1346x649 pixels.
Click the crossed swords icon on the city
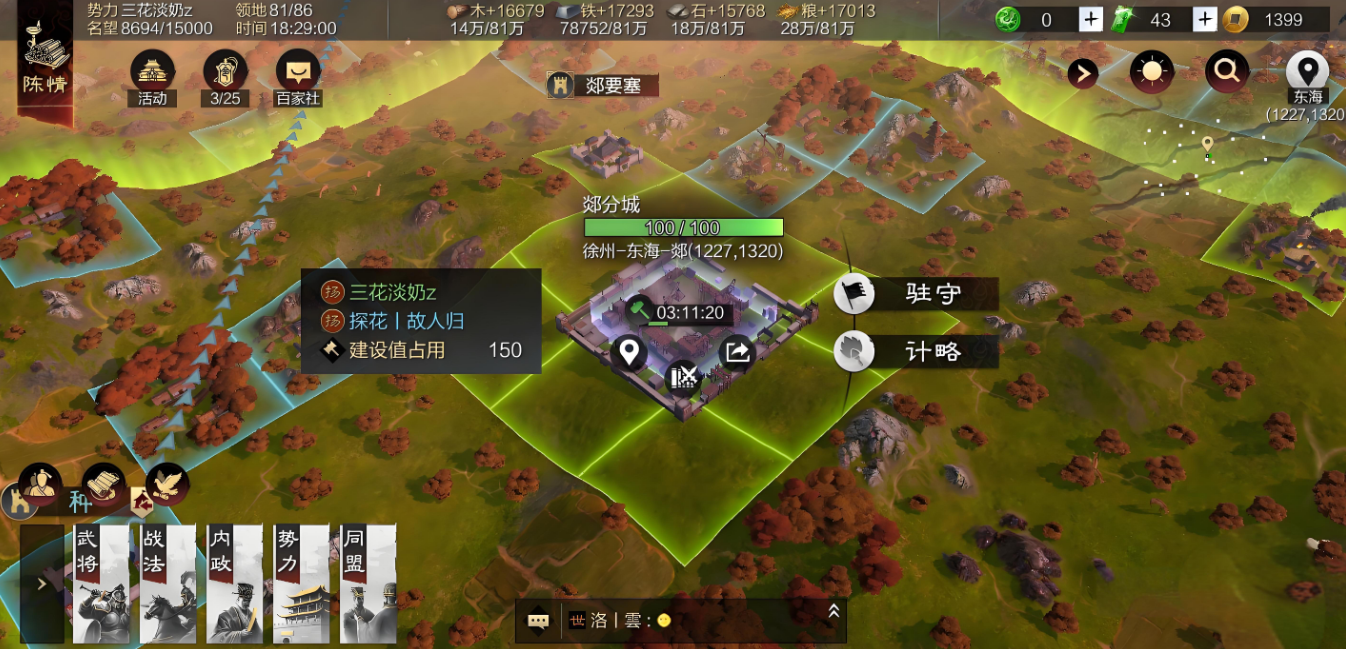click(684, 378)
